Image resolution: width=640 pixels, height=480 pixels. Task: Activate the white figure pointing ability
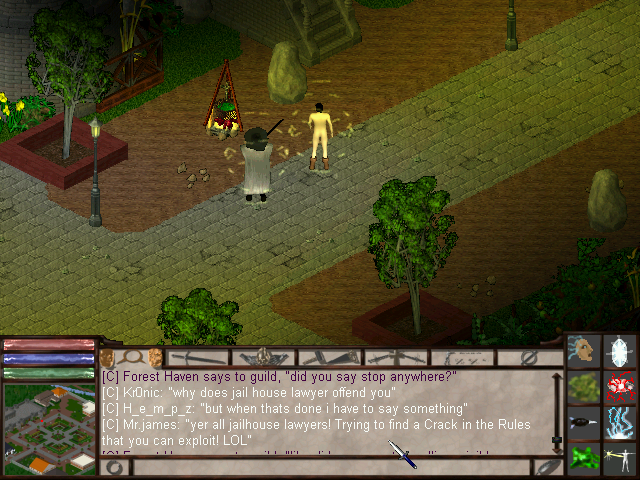click(621, 457)
